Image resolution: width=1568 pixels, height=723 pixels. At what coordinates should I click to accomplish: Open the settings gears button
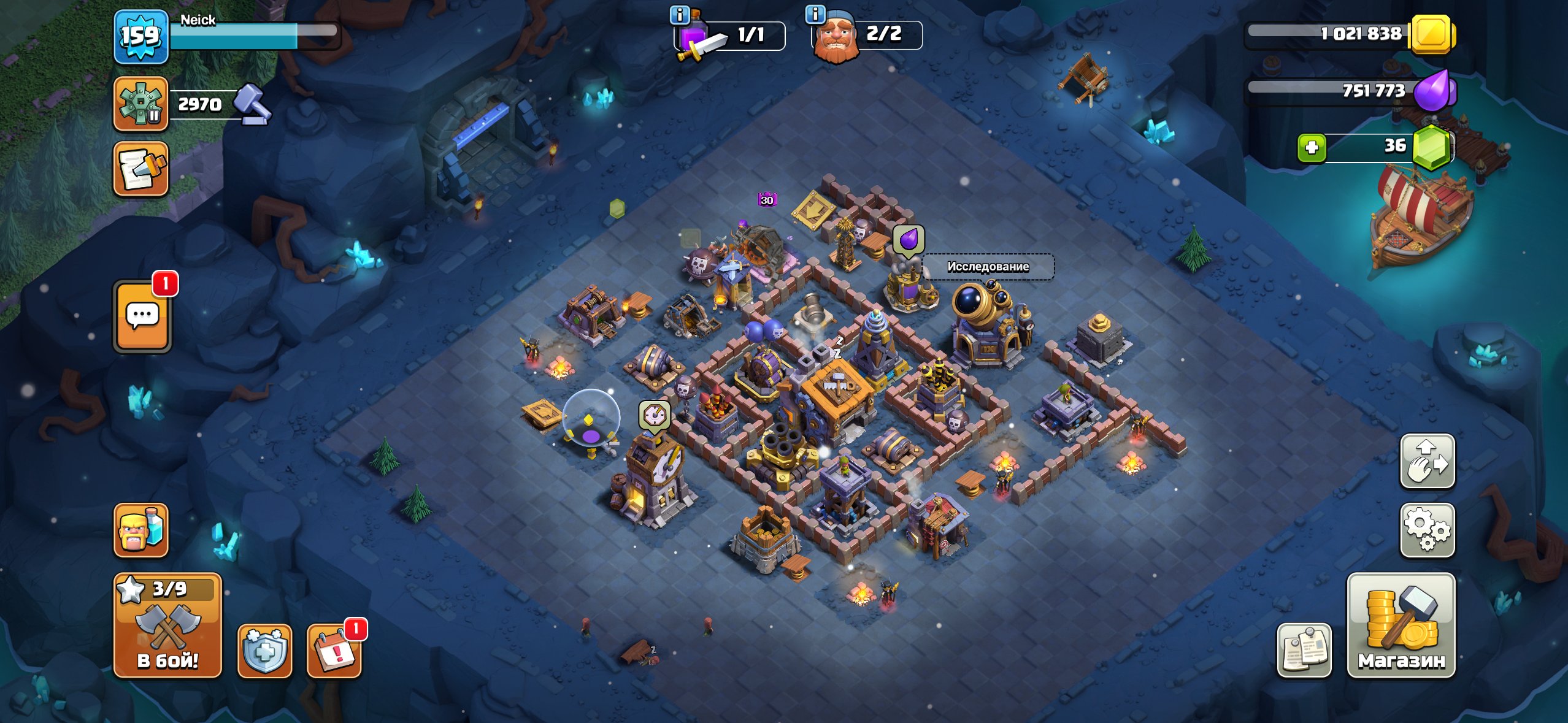pyautogui.click(x=1427, y=530)
